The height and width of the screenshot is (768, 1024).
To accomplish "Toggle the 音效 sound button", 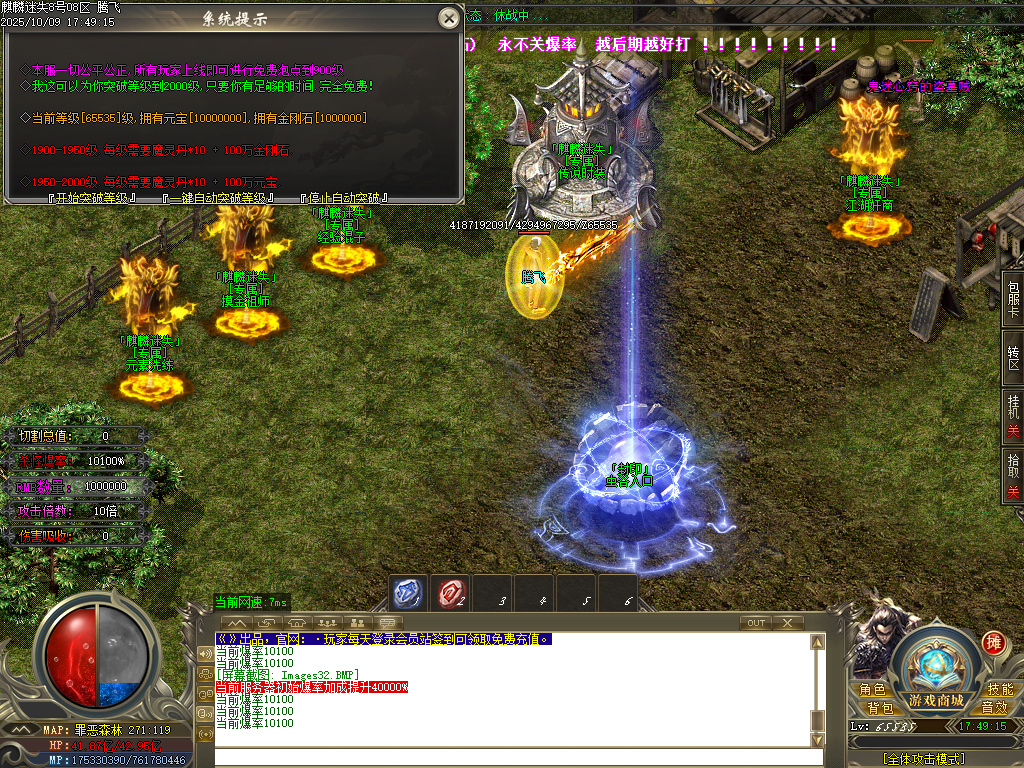I will tap(994, 708).
